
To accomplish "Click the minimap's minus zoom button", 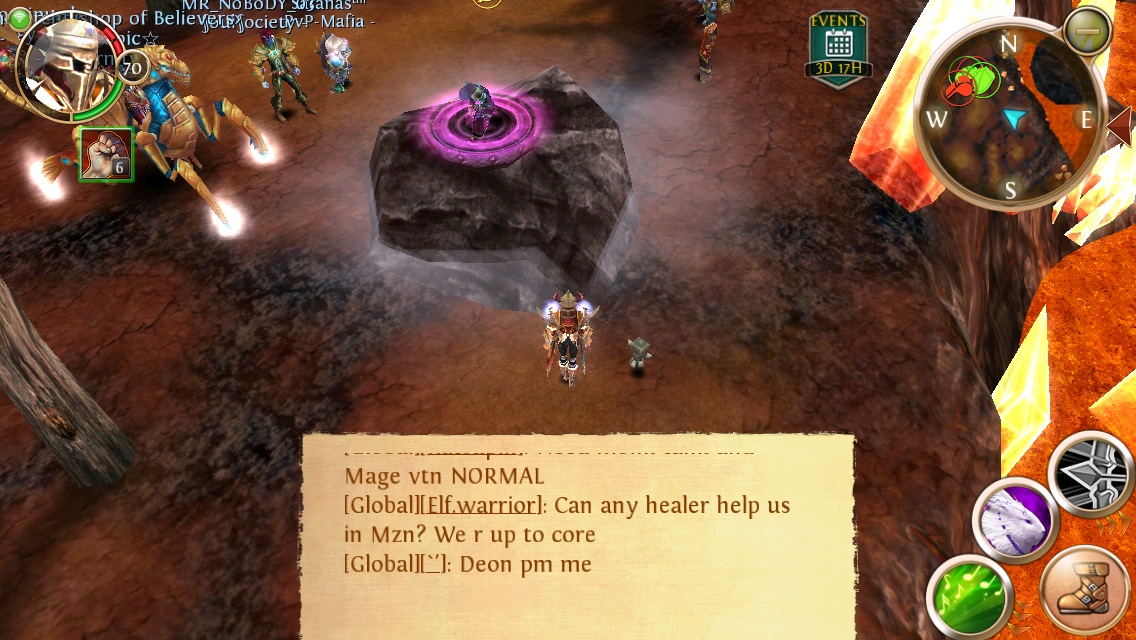I will coord(1088,32).
